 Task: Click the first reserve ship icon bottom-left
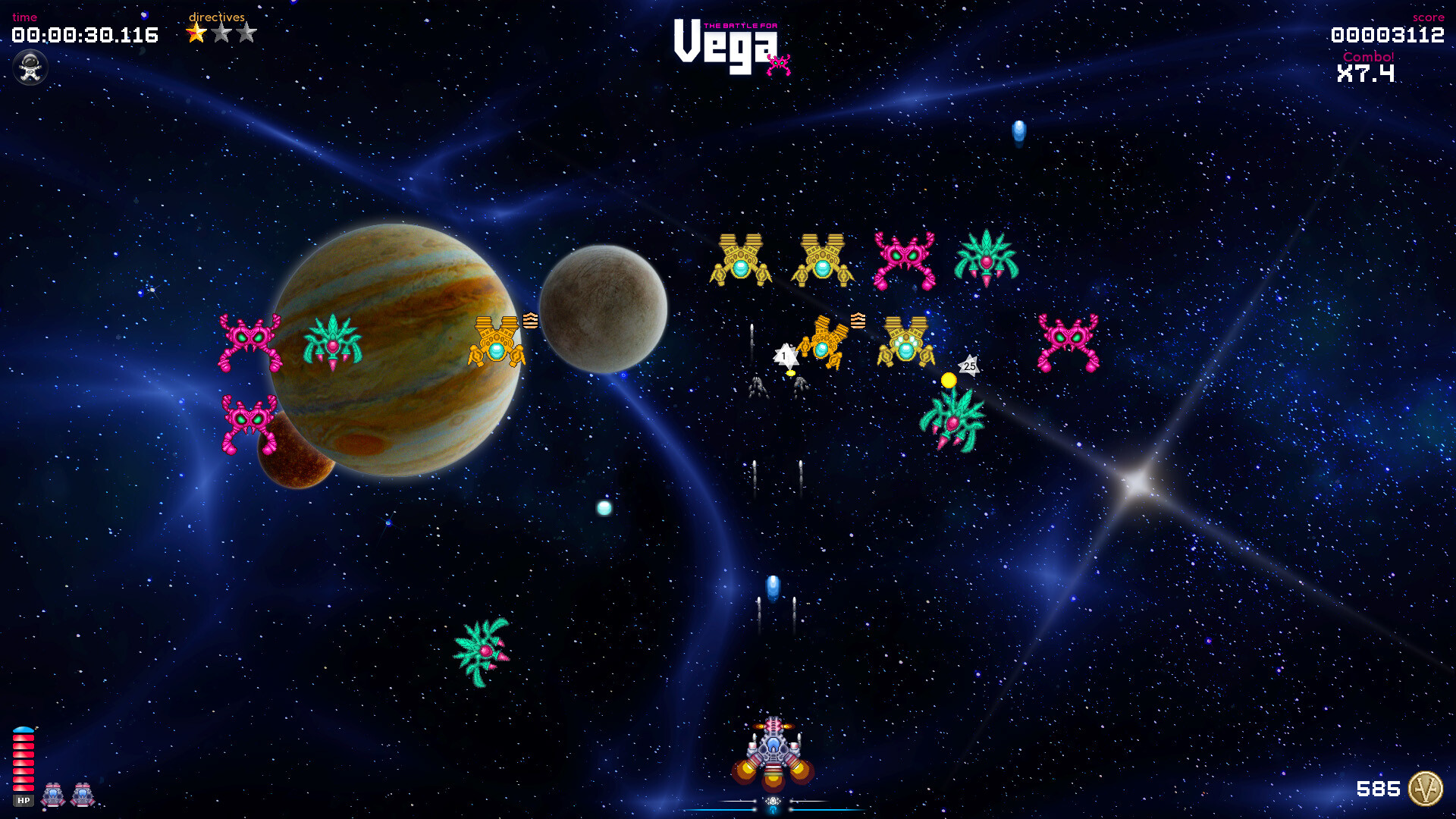pyautogui.click(x=52, y=795)
